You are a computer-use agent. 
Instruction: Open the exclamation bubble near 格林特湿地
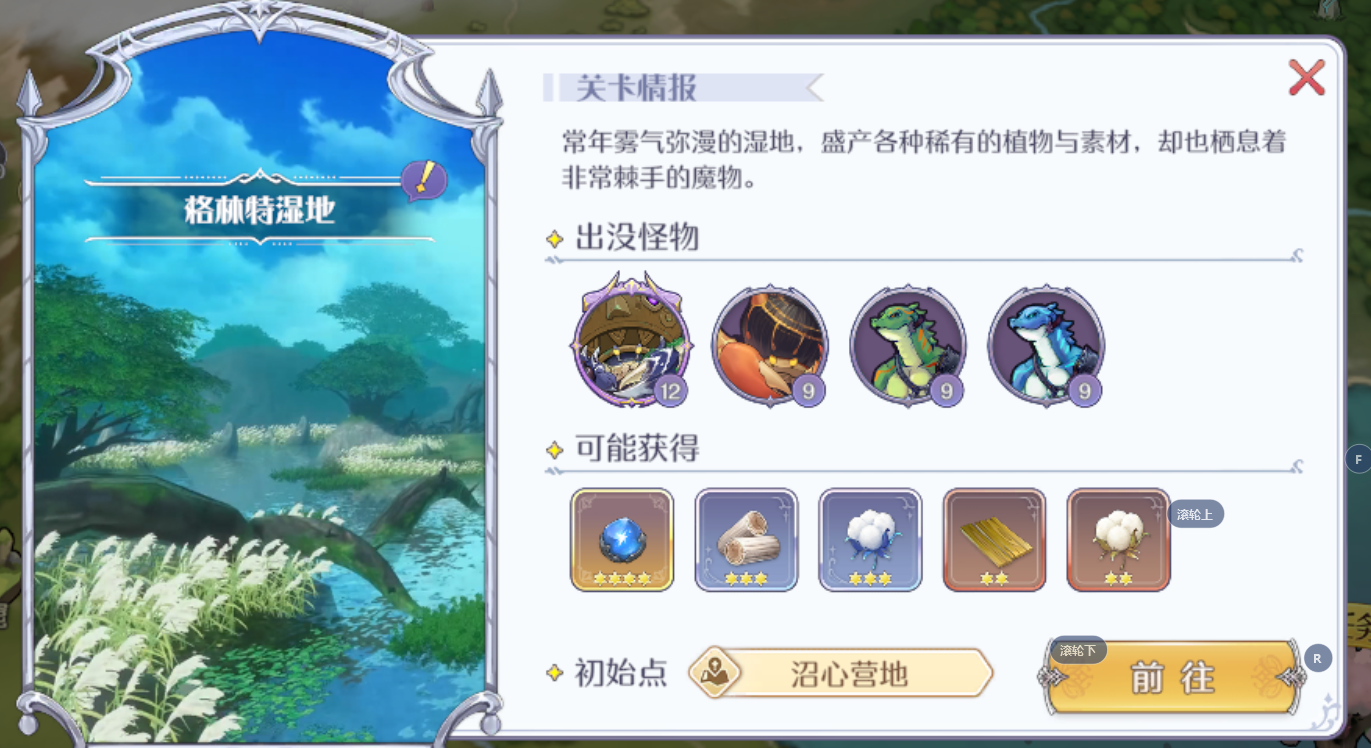pyautogui.click(x=425, y=180)
